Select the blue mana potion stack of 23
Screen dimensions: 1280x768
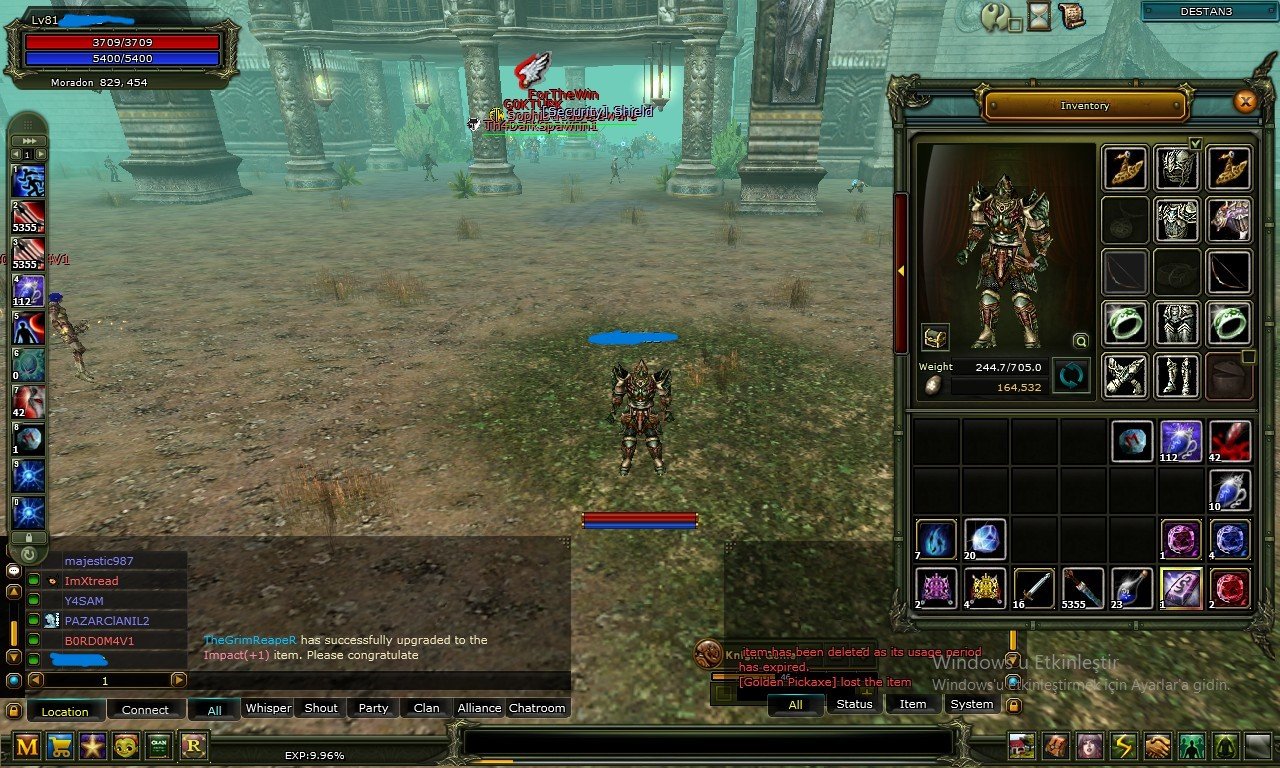(x=1132, y=588)
